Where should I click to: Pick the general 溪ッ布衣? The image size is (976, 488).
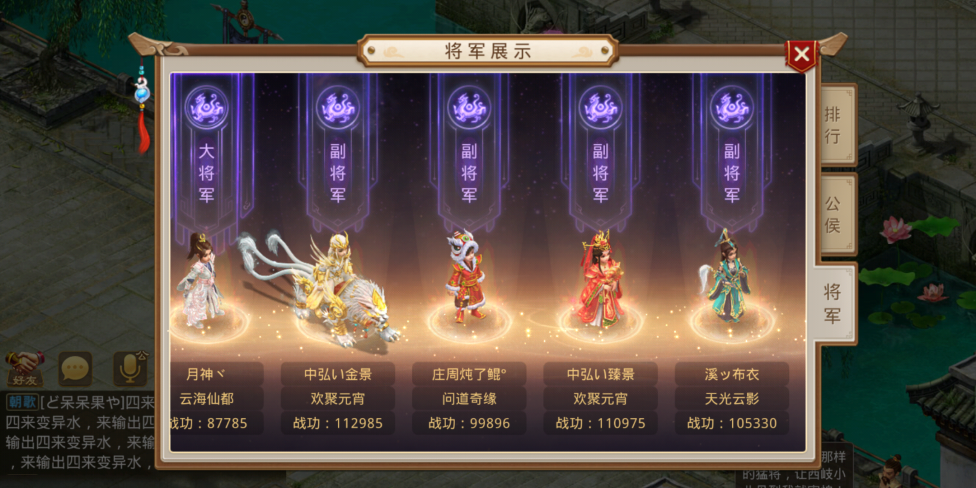click(x=729, y=280)
